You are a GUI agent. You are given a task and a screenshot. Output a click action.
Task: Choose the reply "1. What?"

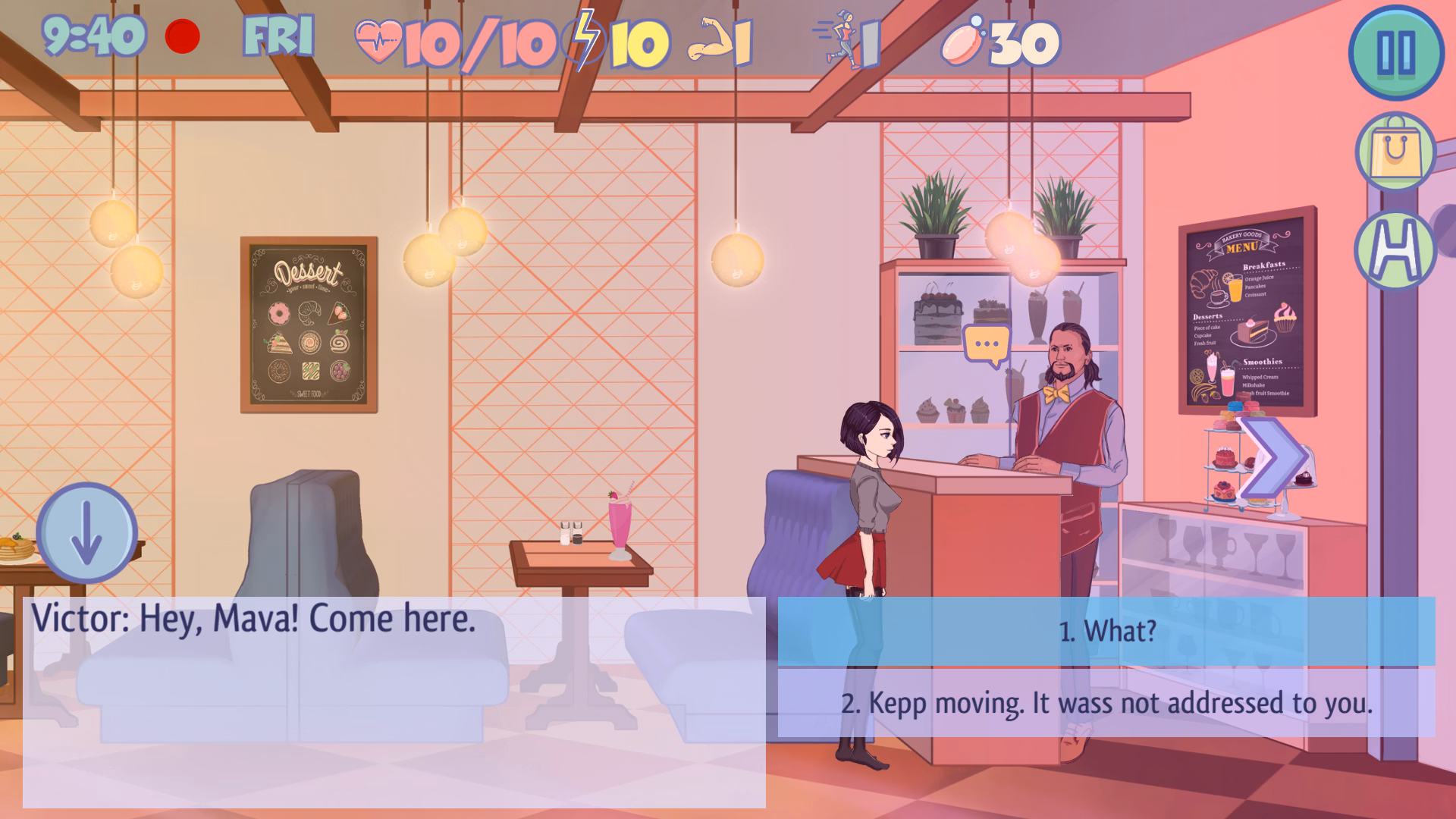tap(1106, 631)
